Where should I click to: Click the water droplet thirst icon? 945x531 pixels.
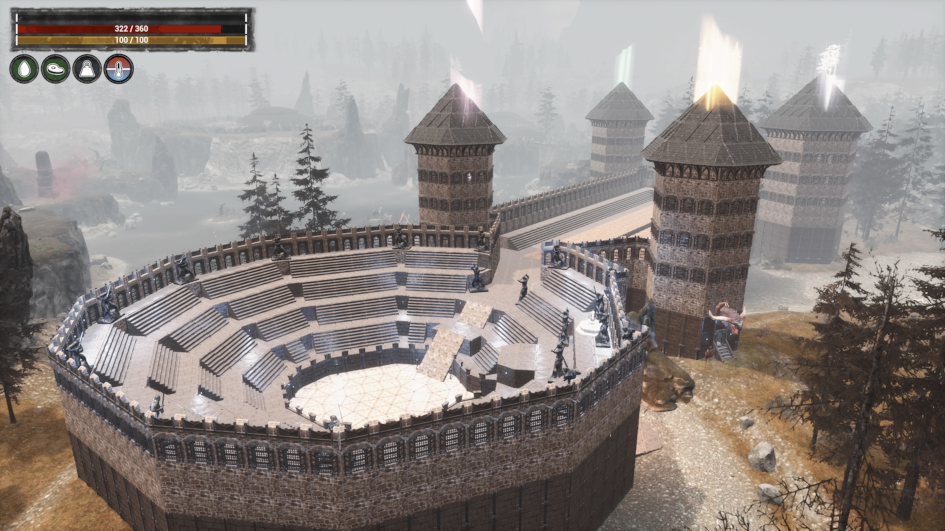pyautogui.click(x=24, y=68)
